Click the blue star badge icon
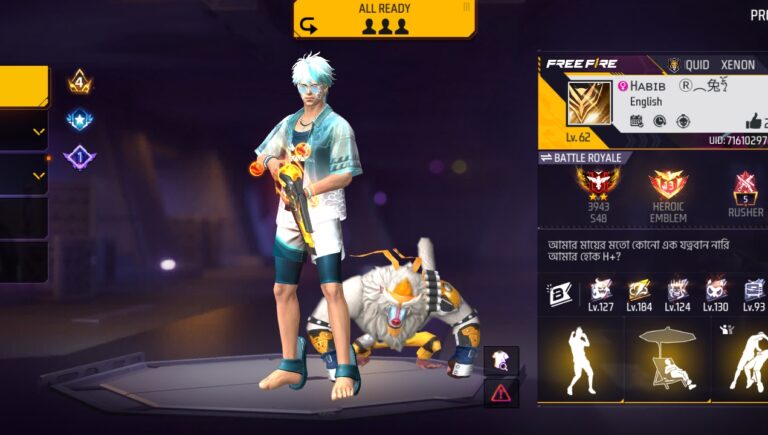 point(80,121)
